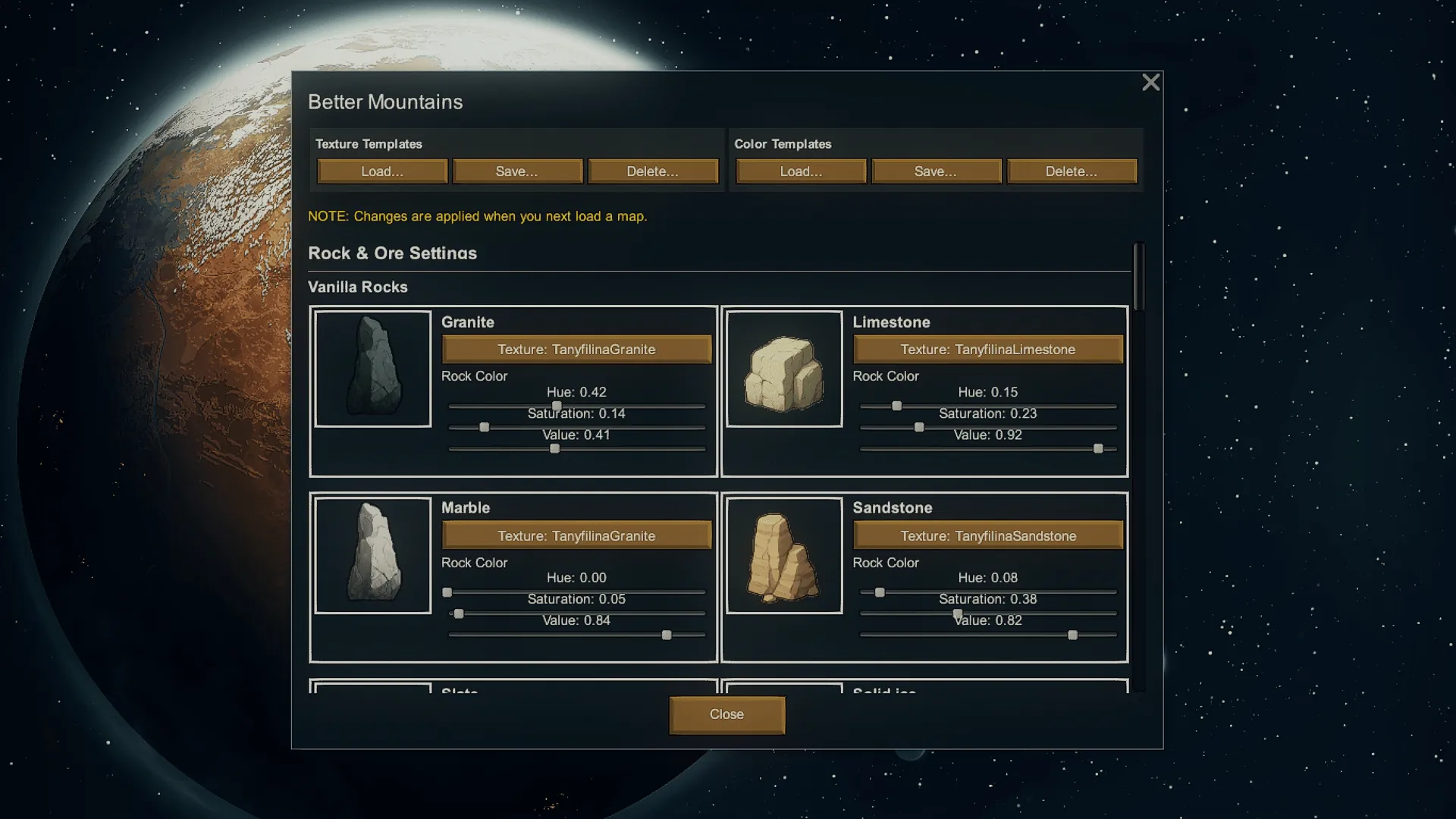Screen dimensions: 1456x819
Task: Click the Close button at the bottom
Action: pyautogui.click(x=726, y=715)
